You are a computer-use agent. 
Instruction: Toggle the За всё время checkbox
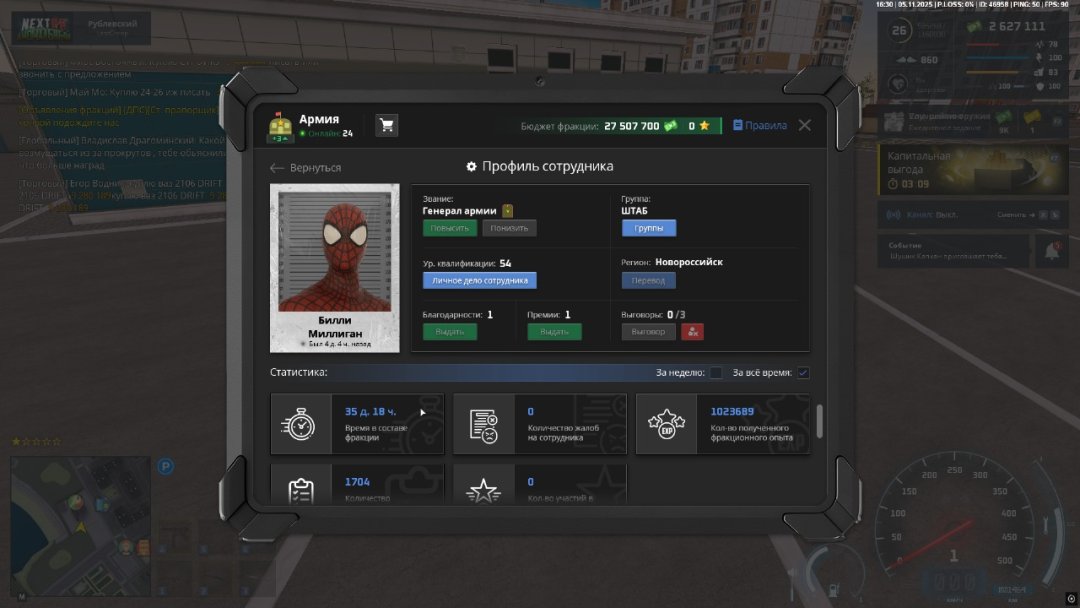click(803, 373)
